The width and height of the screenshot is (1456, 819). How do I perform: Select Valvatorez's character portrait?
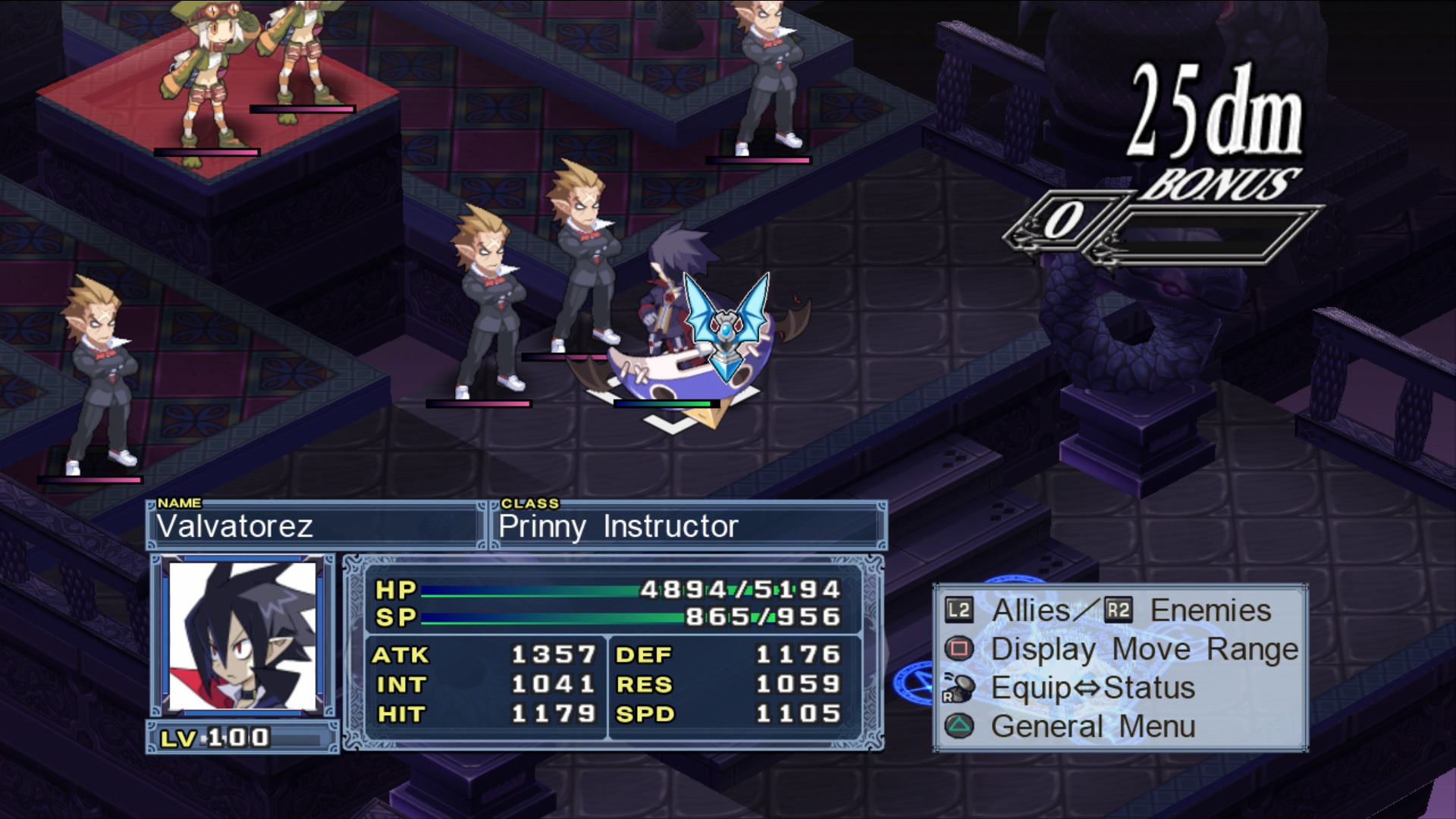coord(243,637)
